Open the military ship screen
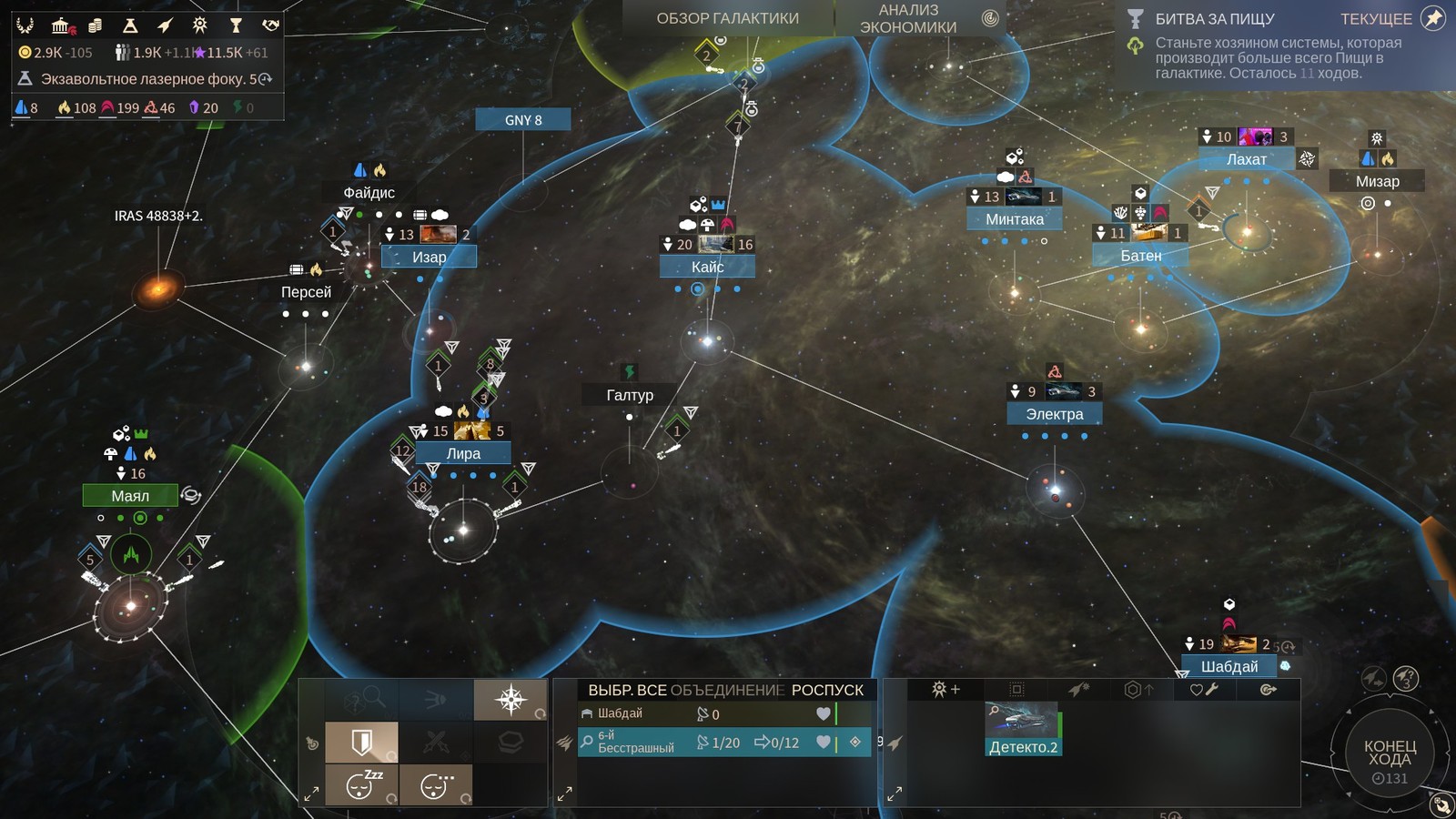Image resolution: width=1456 pixels, height=819 pixels. [165, 25]
